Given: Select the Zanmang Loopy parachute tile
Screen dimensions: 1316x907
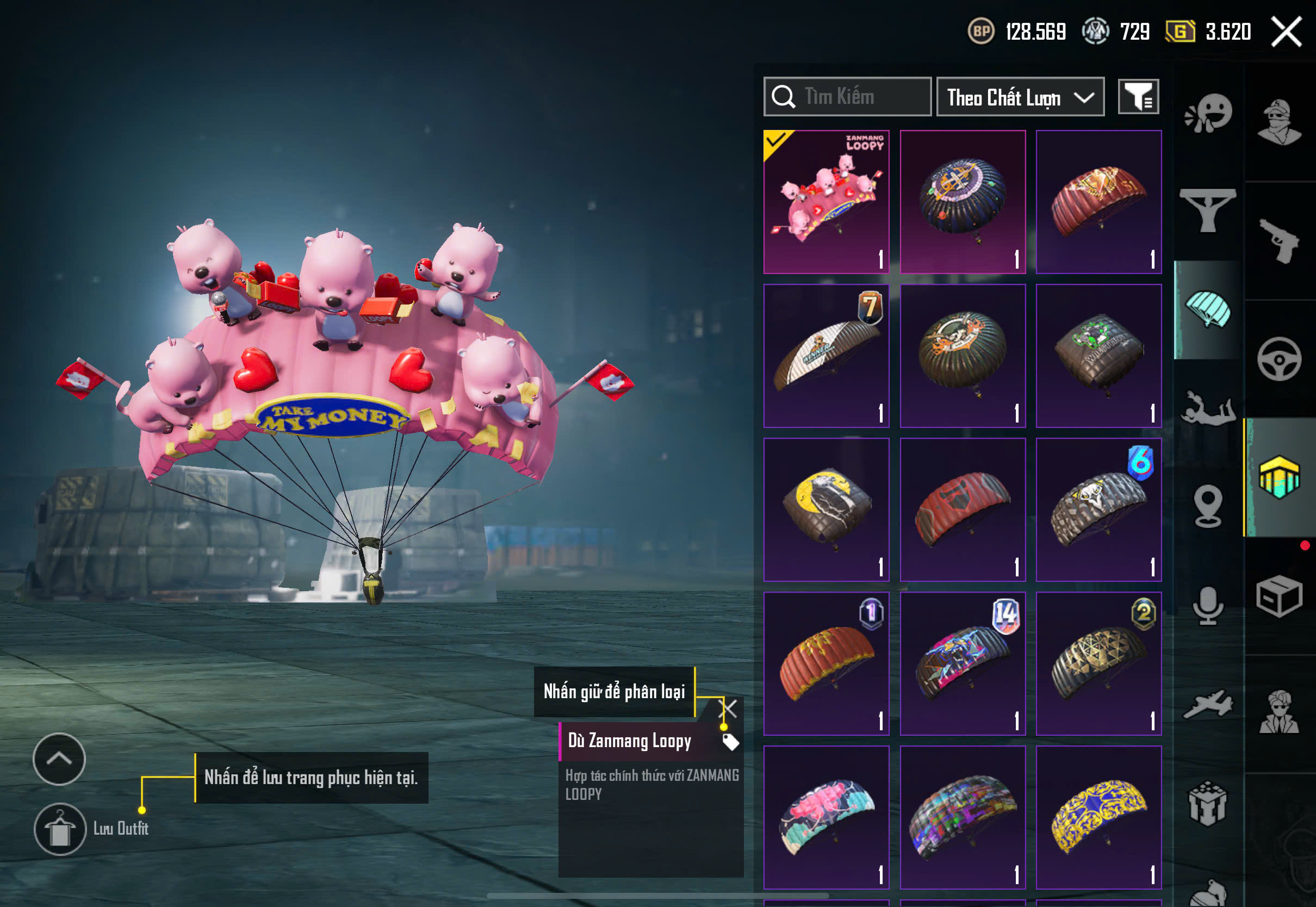Looking at the screenshot, I should (x=825, y=202).
